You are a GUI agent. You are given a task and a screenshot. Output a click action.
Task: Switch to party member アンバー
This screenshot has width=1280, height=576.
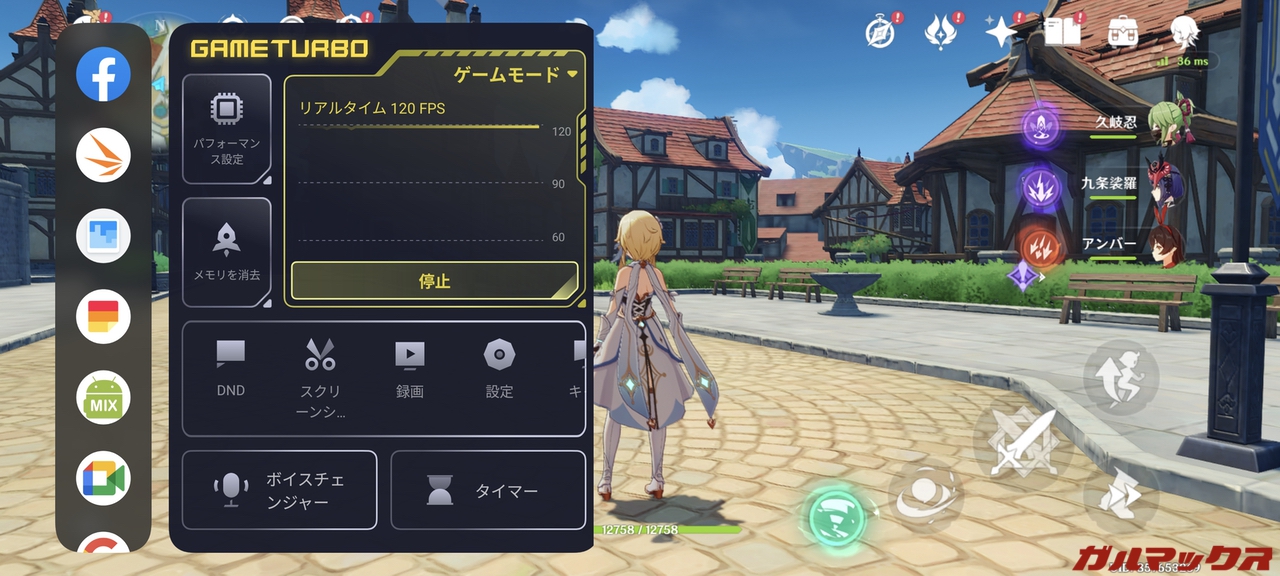[1163, 245]
